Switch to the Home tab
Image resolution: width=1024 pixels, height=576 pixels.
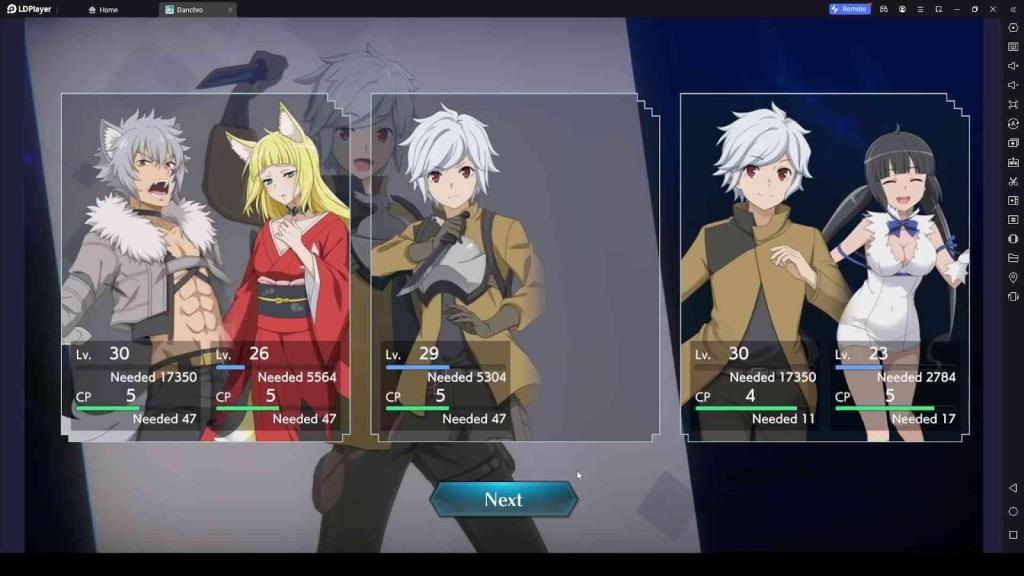click(x=103, y=9)
